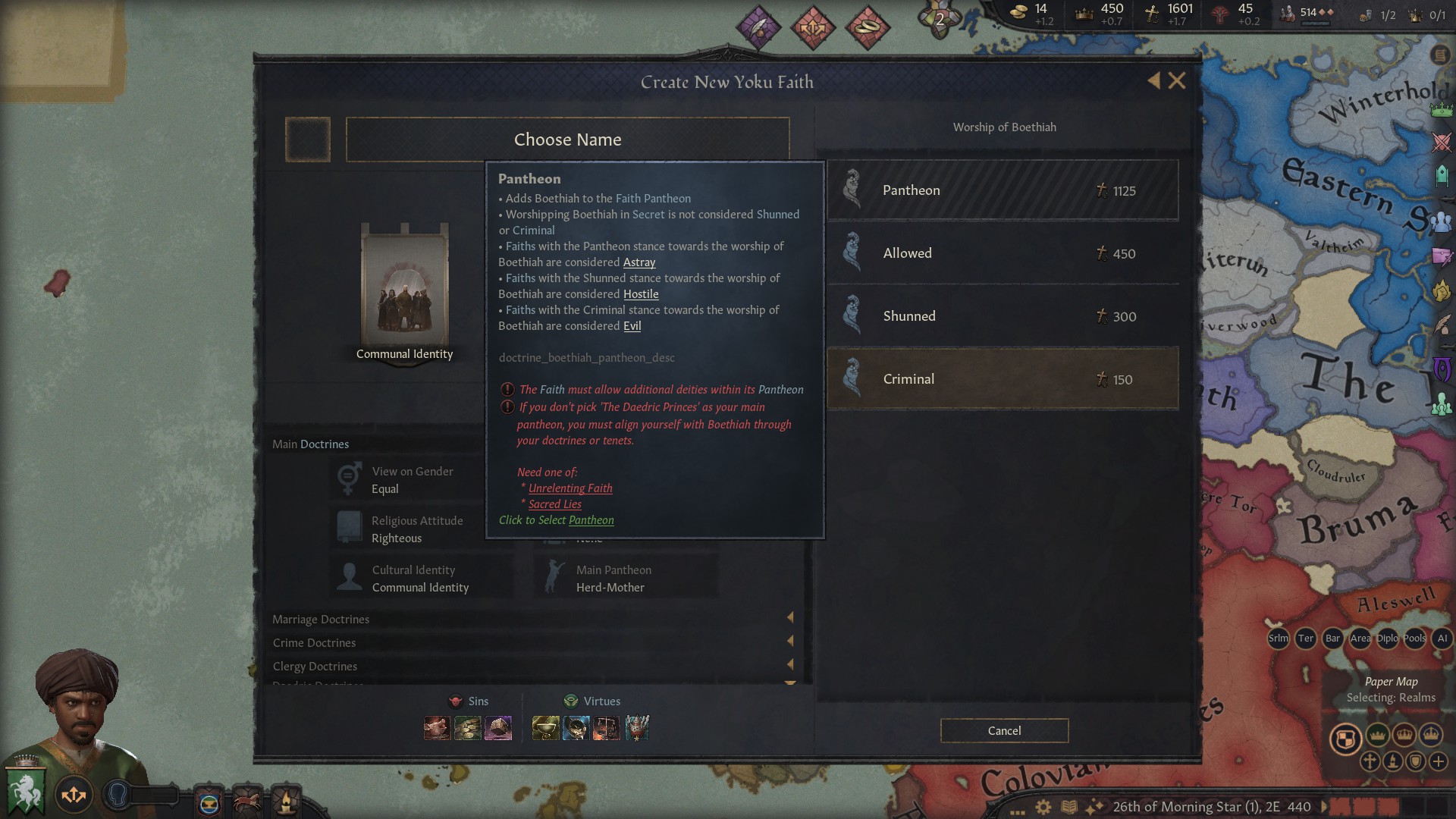Select the Shunned stance for Boethiah worship
1456x819 pixels.
tap(1001, 315)
